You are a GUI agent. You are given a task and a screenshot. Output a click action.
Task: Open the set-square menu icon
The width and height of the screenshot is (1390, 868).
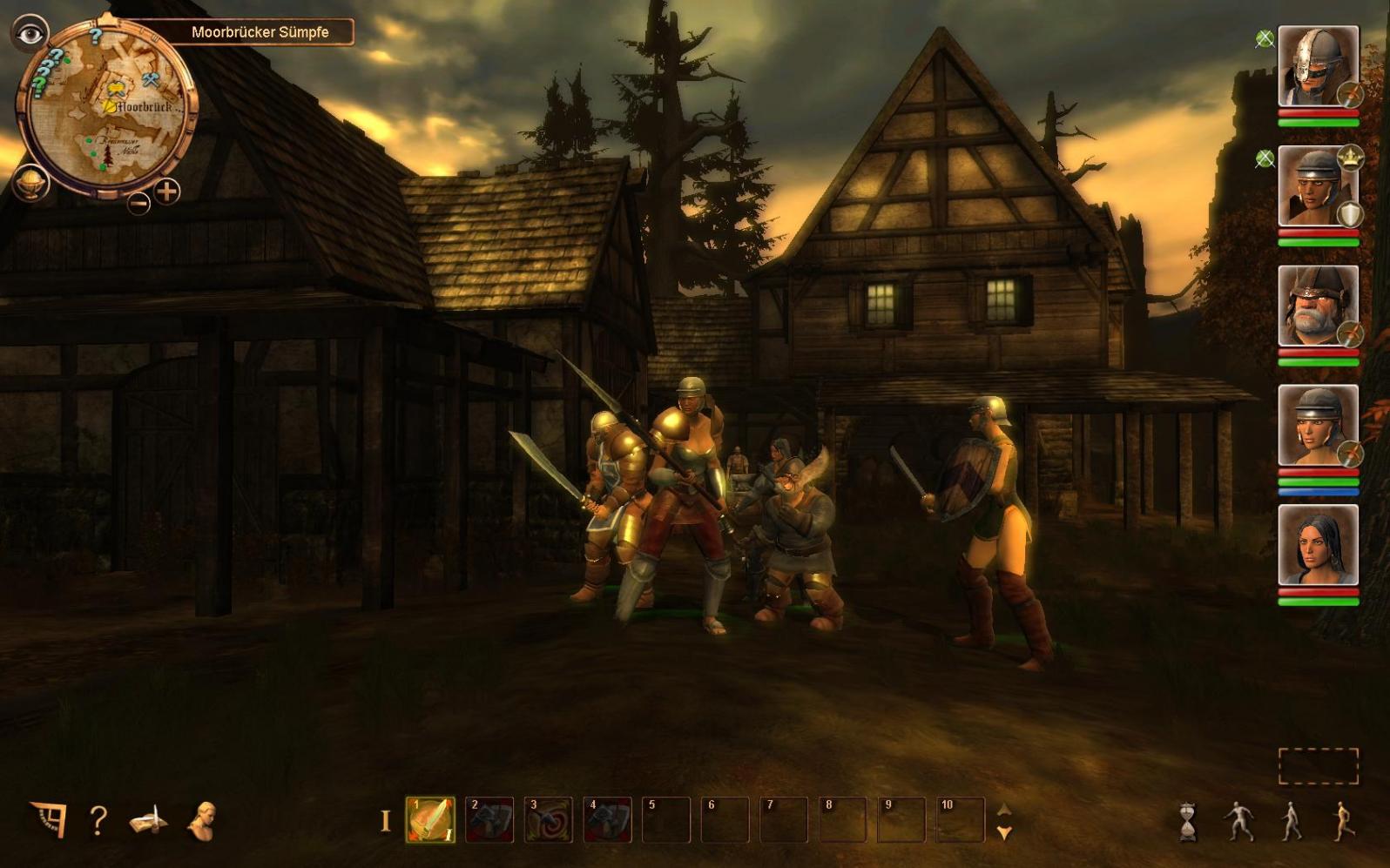click(x=49, y=819)
